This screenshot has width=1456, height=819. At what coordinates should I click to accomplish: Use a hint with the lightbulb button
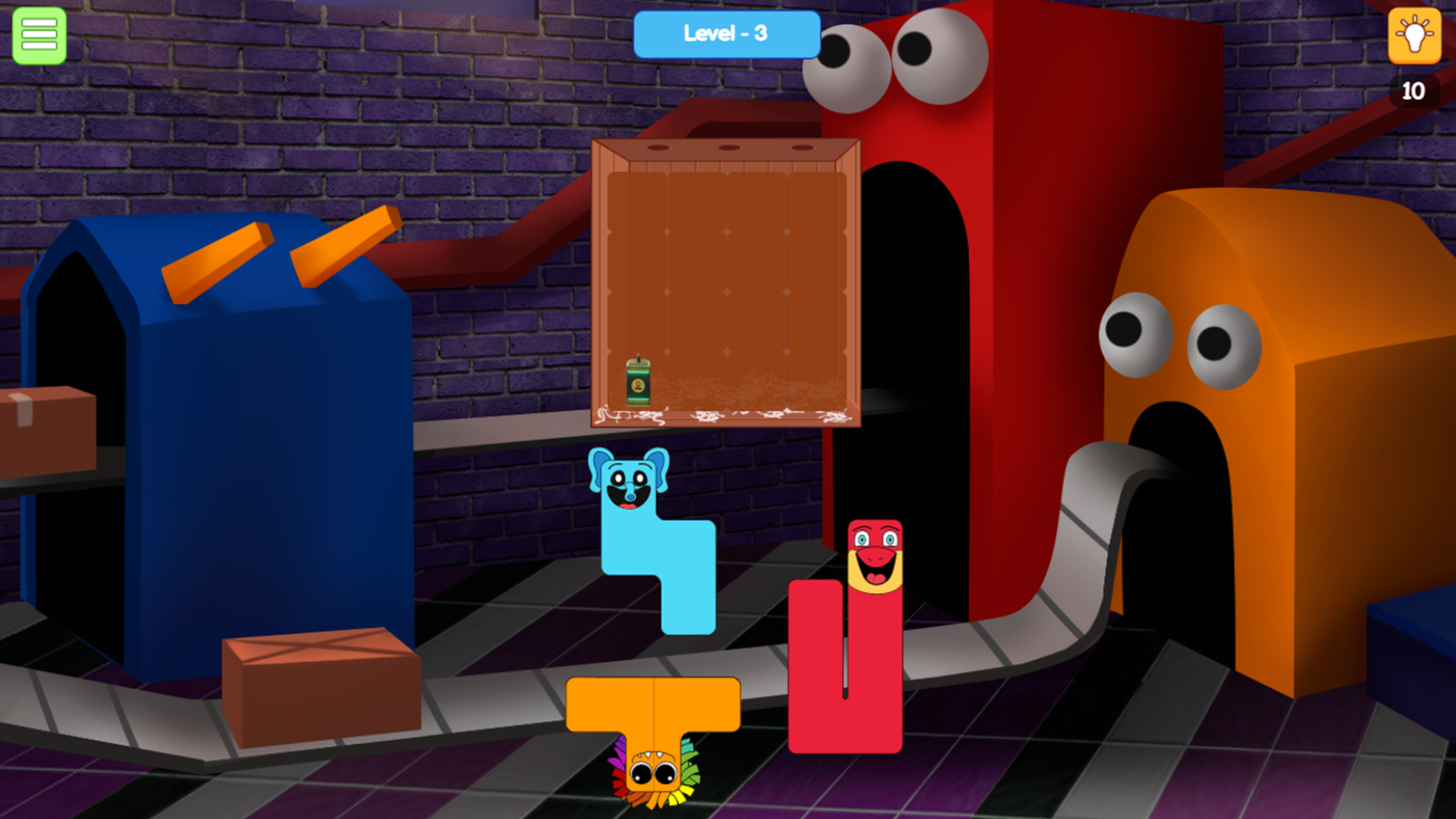[1414, 36]
